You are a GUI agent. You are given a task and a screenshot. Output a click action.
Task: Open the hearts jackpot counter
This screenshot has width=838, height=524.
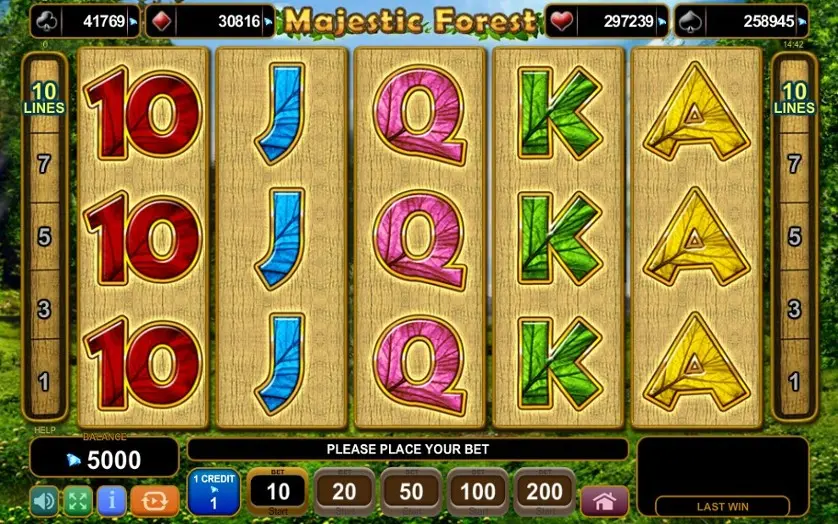tap(608, 20)
